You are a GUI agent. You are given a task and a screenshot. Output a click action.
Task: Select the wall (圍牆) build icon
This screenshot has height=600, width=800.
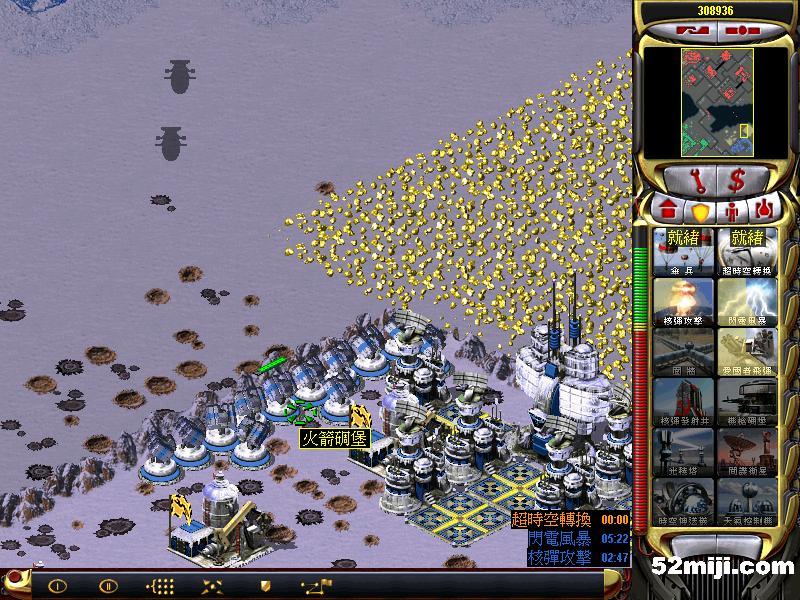[683, 351]
